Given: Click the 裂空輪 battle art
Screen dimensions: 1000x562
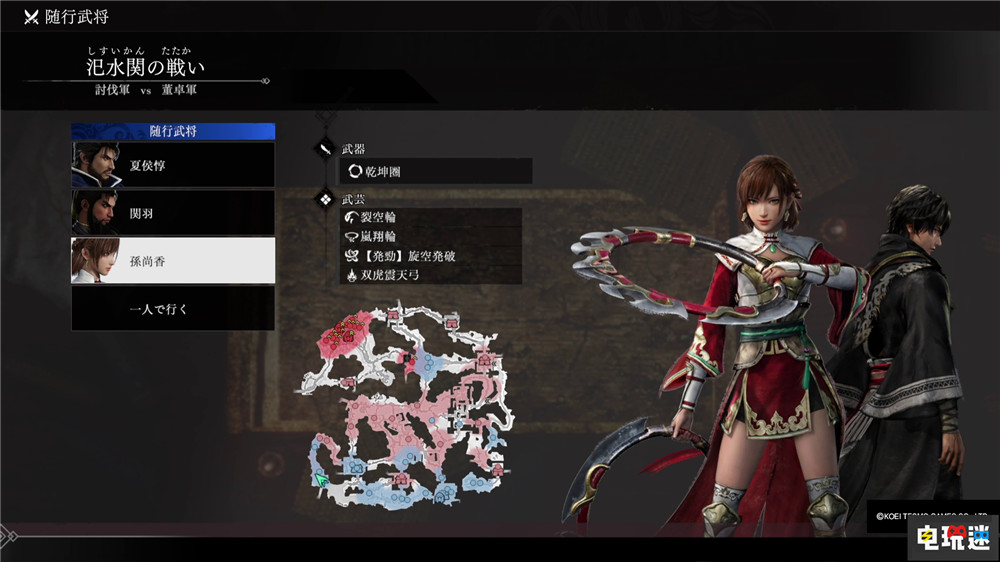Looking at the screenshot, I should (430, 217).
